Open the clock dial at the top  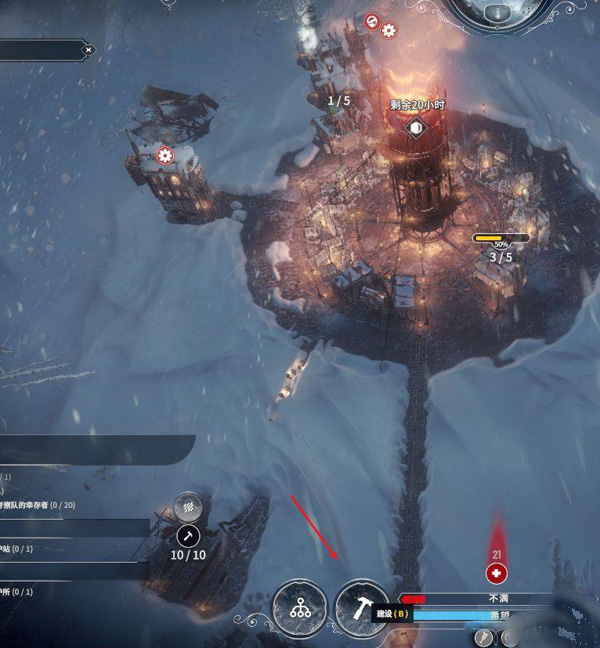(499, 14)
